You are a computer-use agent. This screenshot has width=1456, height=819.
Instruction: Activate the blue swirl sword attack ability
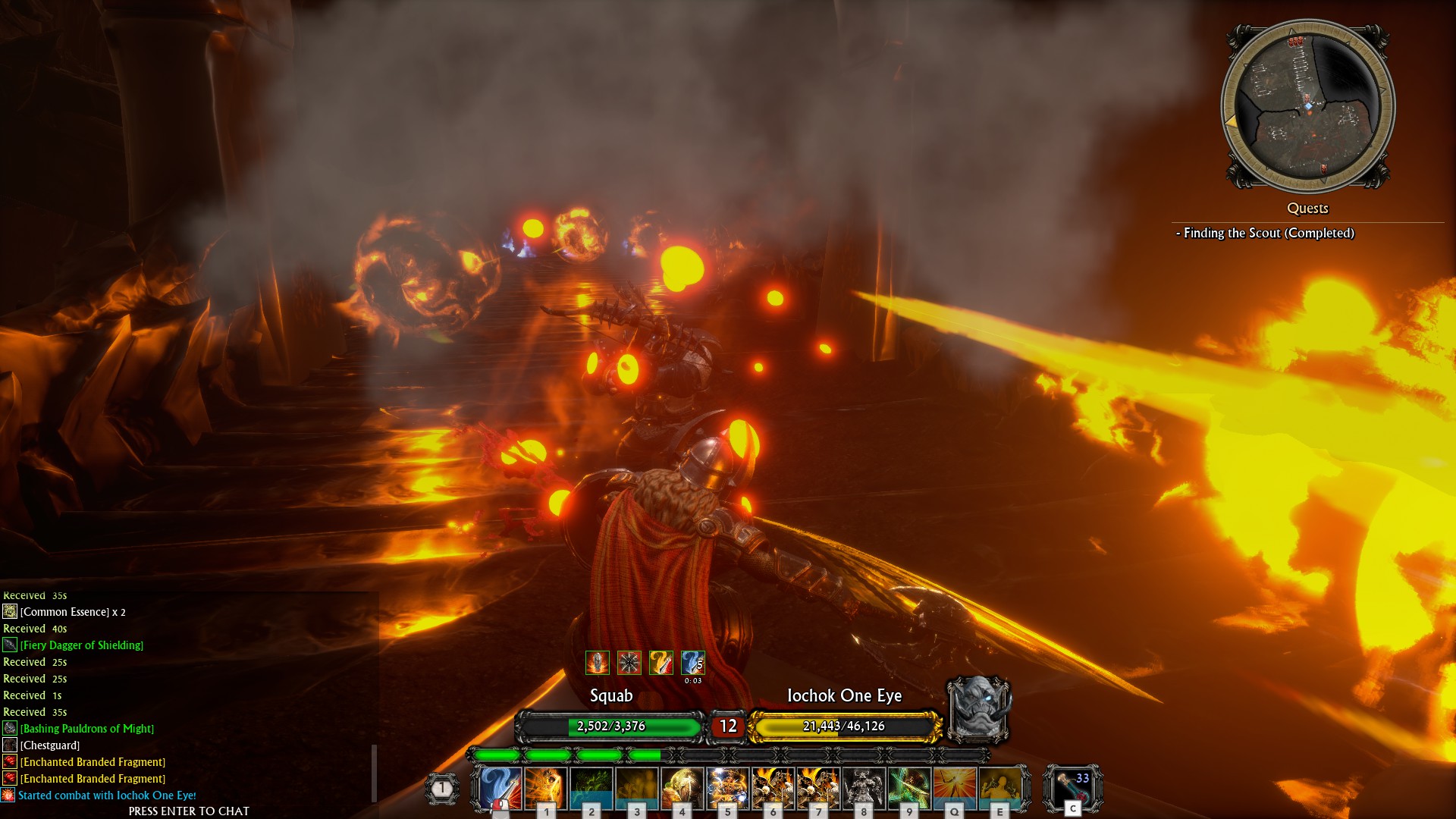[x=501, y=787]
